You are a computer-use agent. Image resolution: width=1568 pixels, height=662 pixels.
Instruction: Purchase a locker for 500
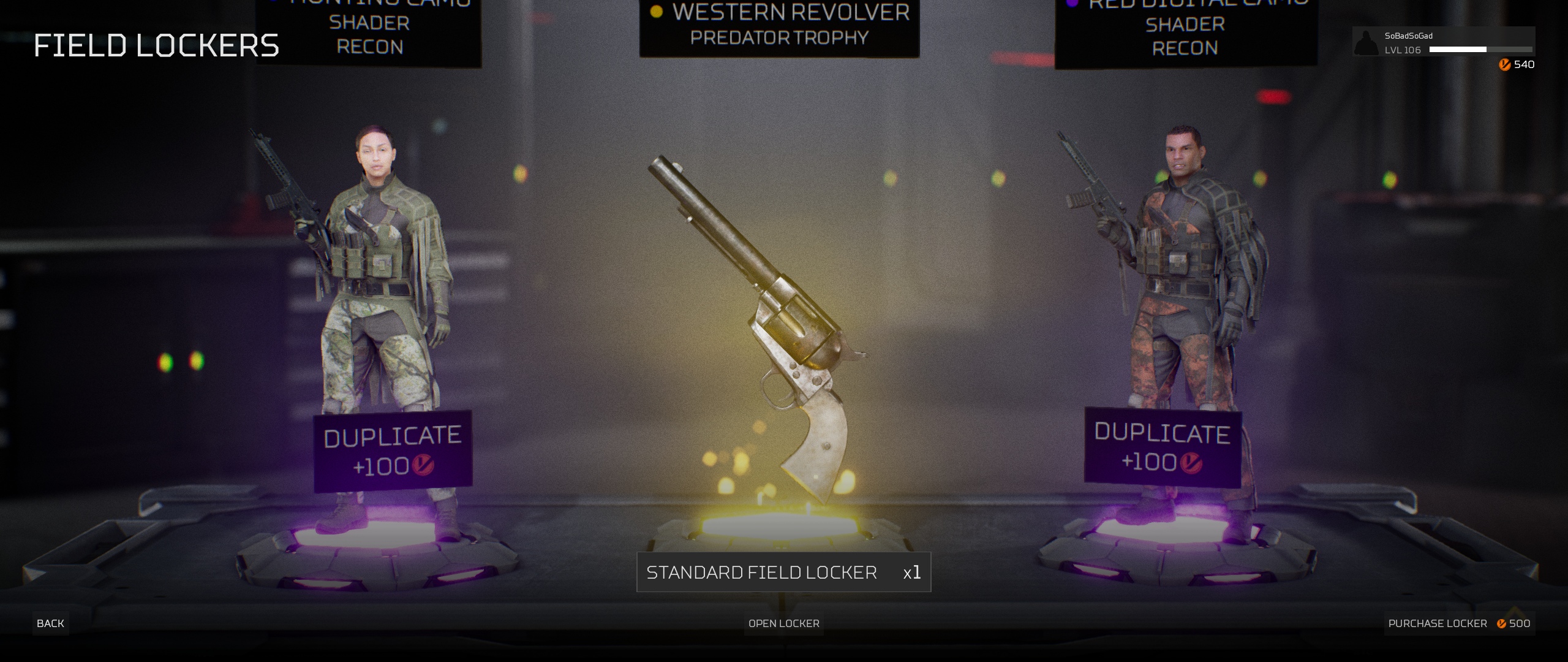click(x=1458, y=623)
